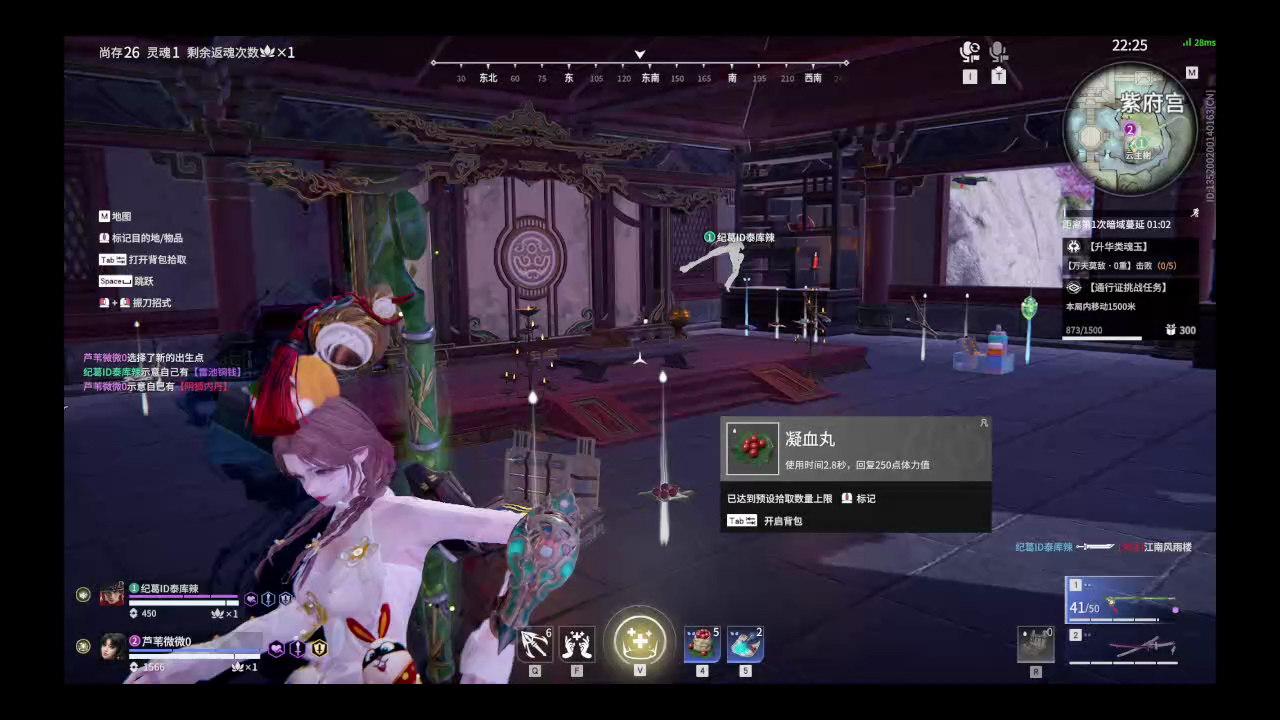Trigger the glowing V ultimate ability
This screenshot has width=1280, height=720.
pyautogui.click(x=639, y=640)
